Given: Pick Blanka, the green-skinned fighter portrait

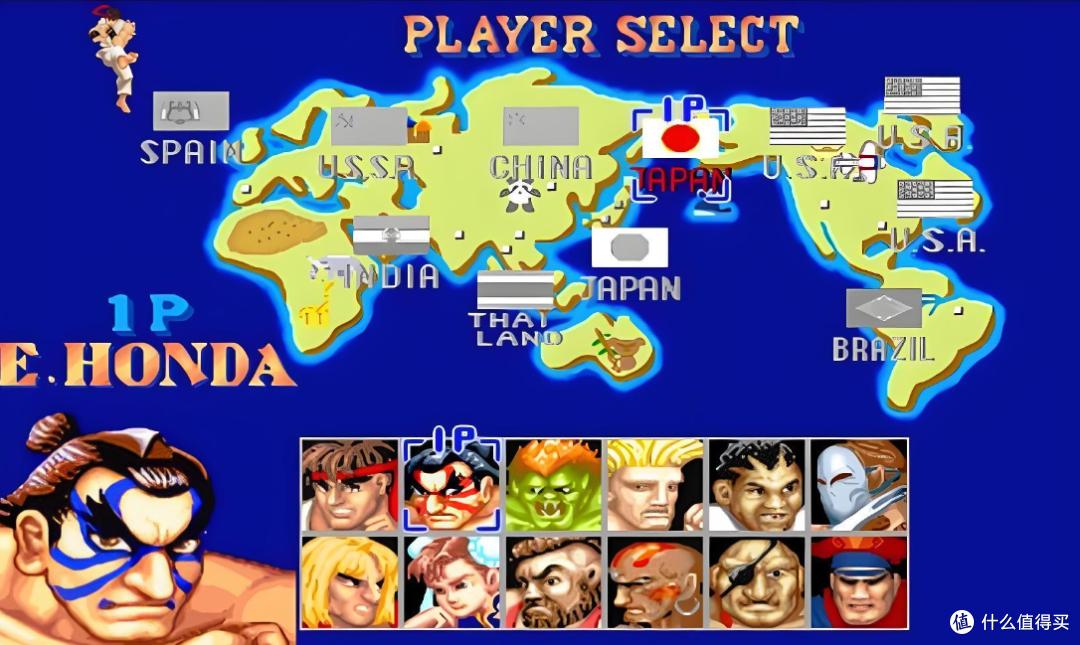Looking at the screenshot, I should click(554, 485).
